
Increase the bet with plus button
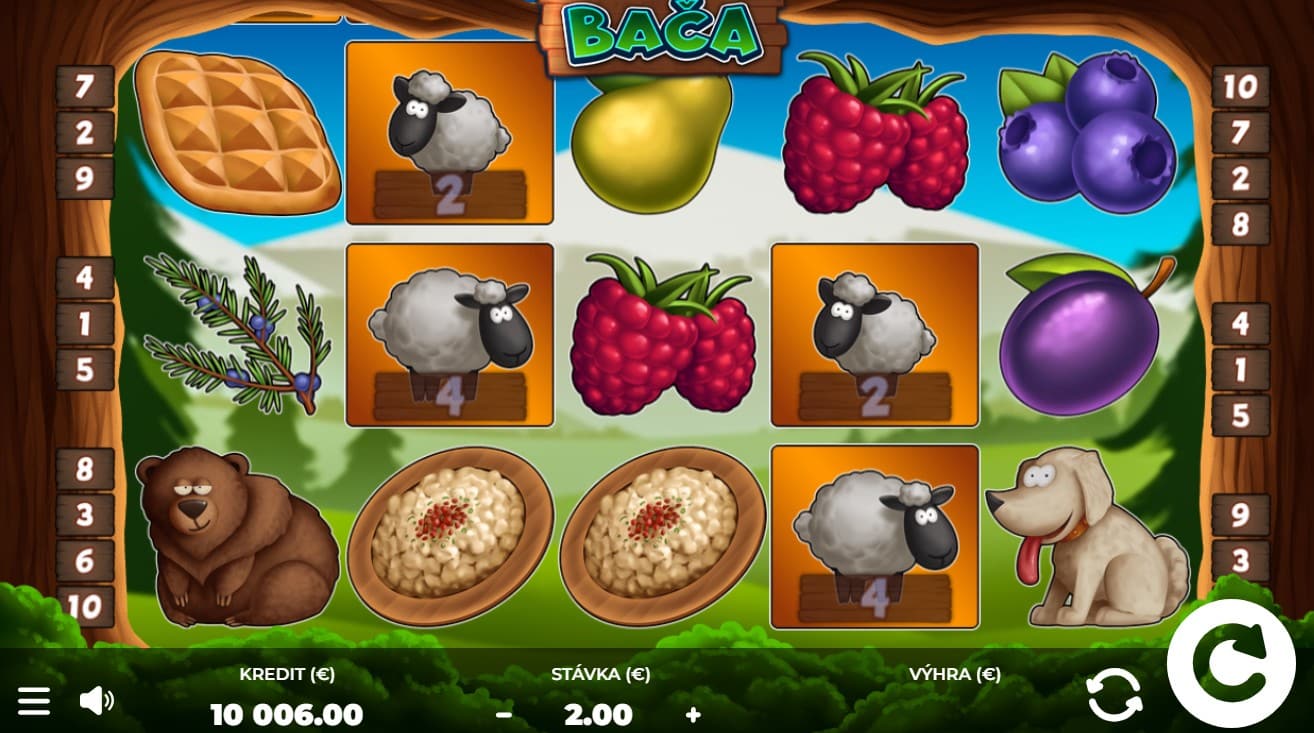point(693,714)
